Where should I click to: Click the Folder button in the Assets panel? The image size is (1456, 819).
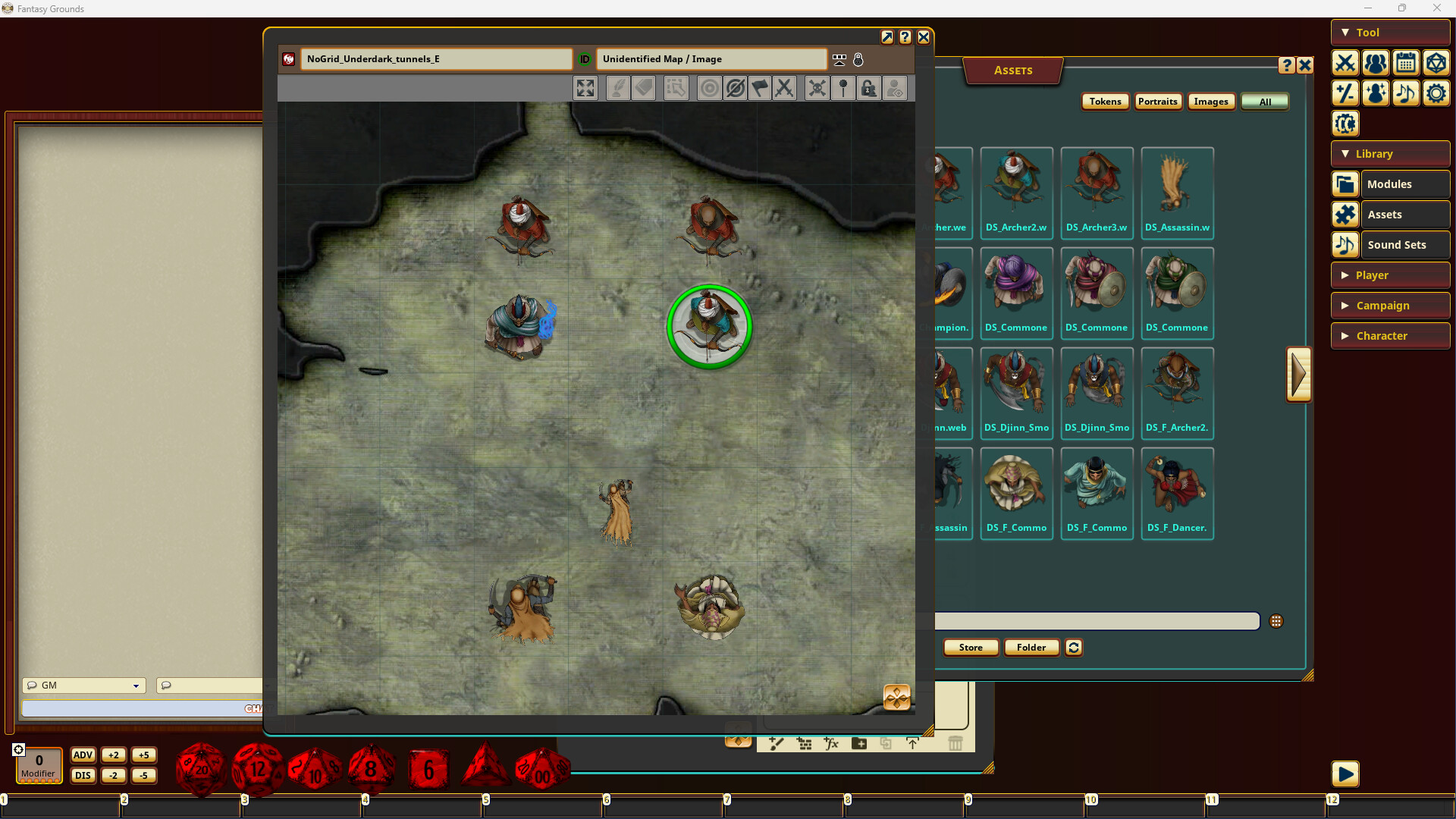click(1031, 647)
